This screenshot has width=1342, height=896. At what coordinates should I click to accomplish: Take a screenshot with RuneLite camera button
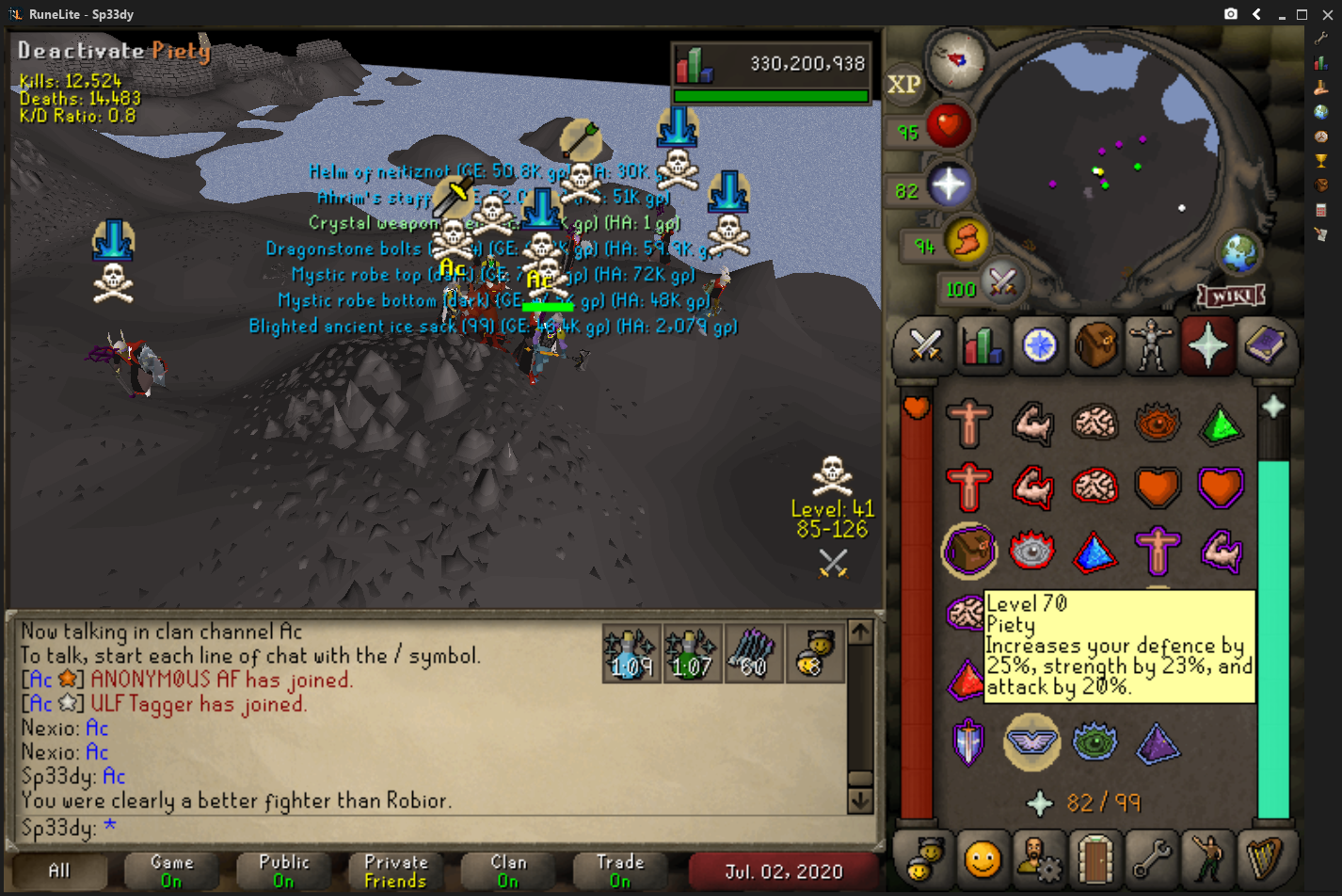coord(1231,14)
